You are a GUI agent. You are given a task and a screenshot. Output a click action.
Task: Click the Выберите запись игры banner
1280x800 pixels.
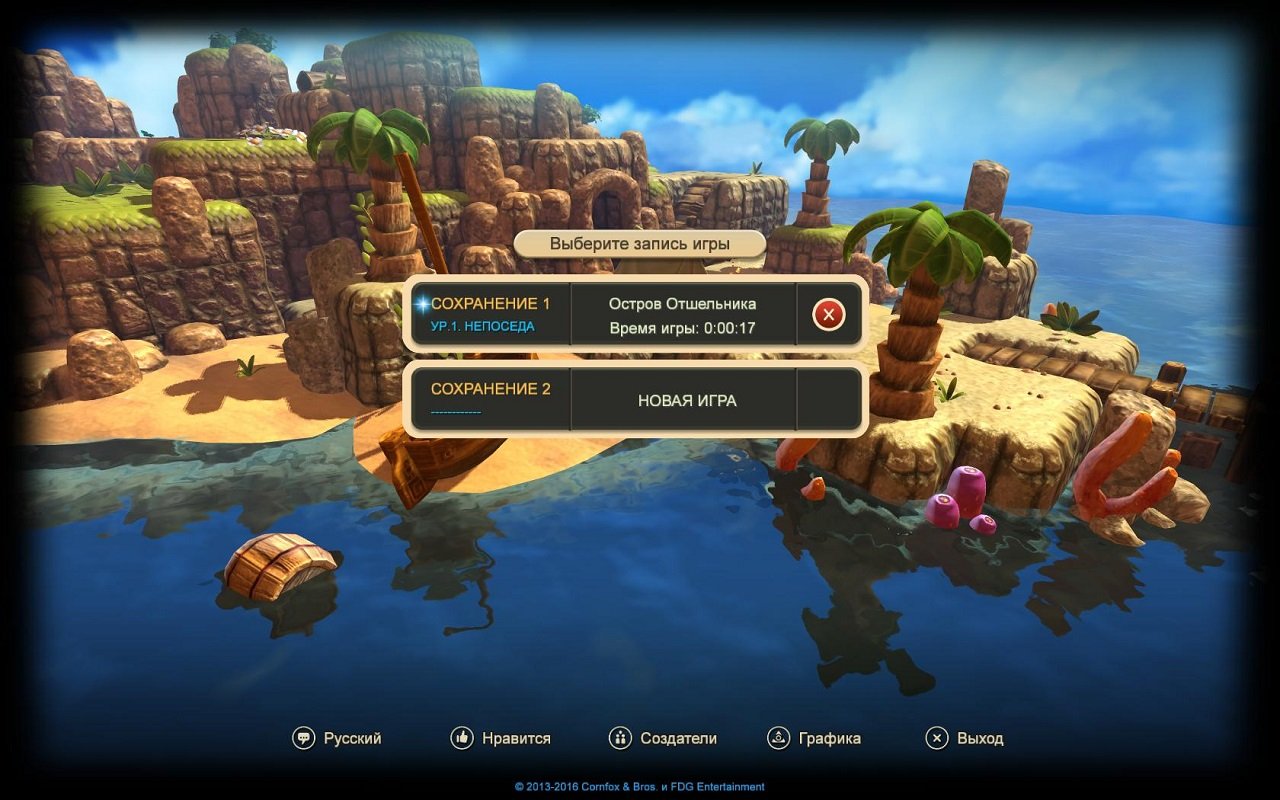(x=640, y=243)
